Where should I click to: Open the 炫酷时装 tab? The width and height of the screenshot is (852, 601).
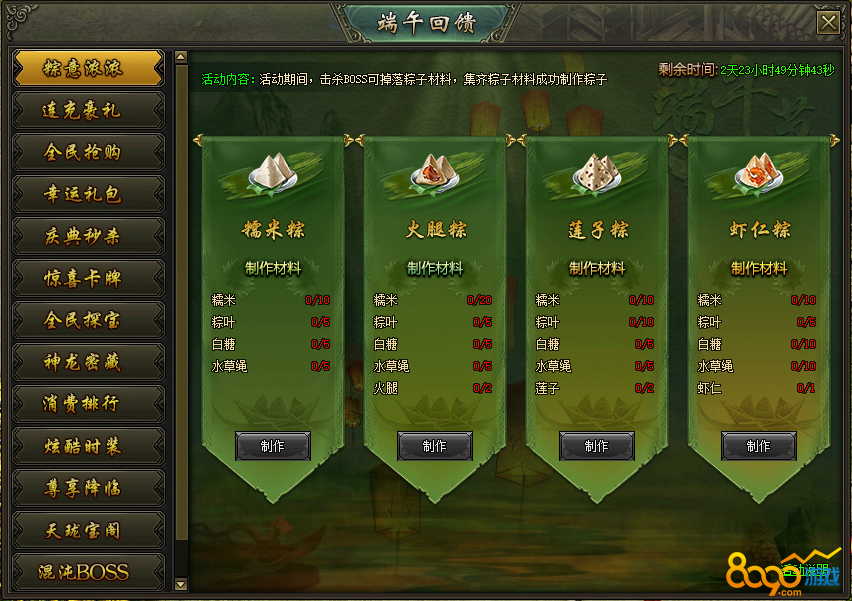(88, 446)
